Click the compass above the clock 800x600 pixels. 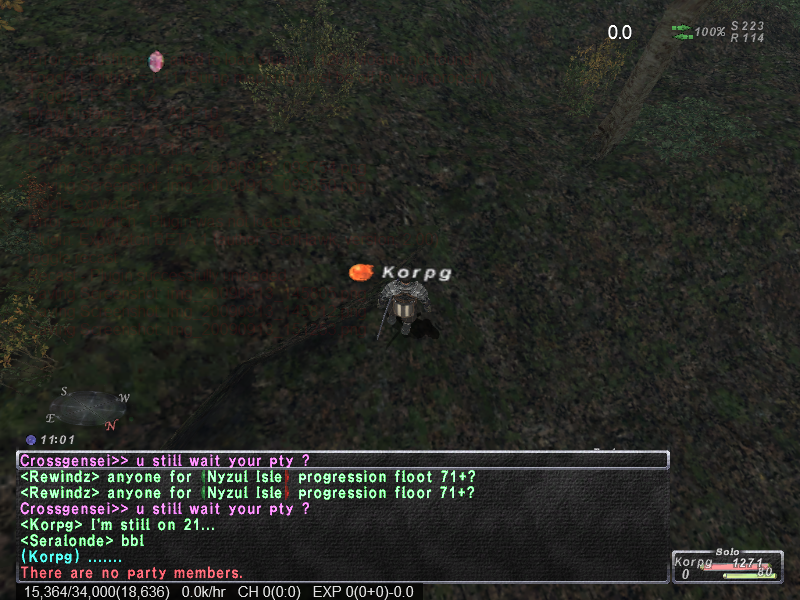[x=88, y=406]
